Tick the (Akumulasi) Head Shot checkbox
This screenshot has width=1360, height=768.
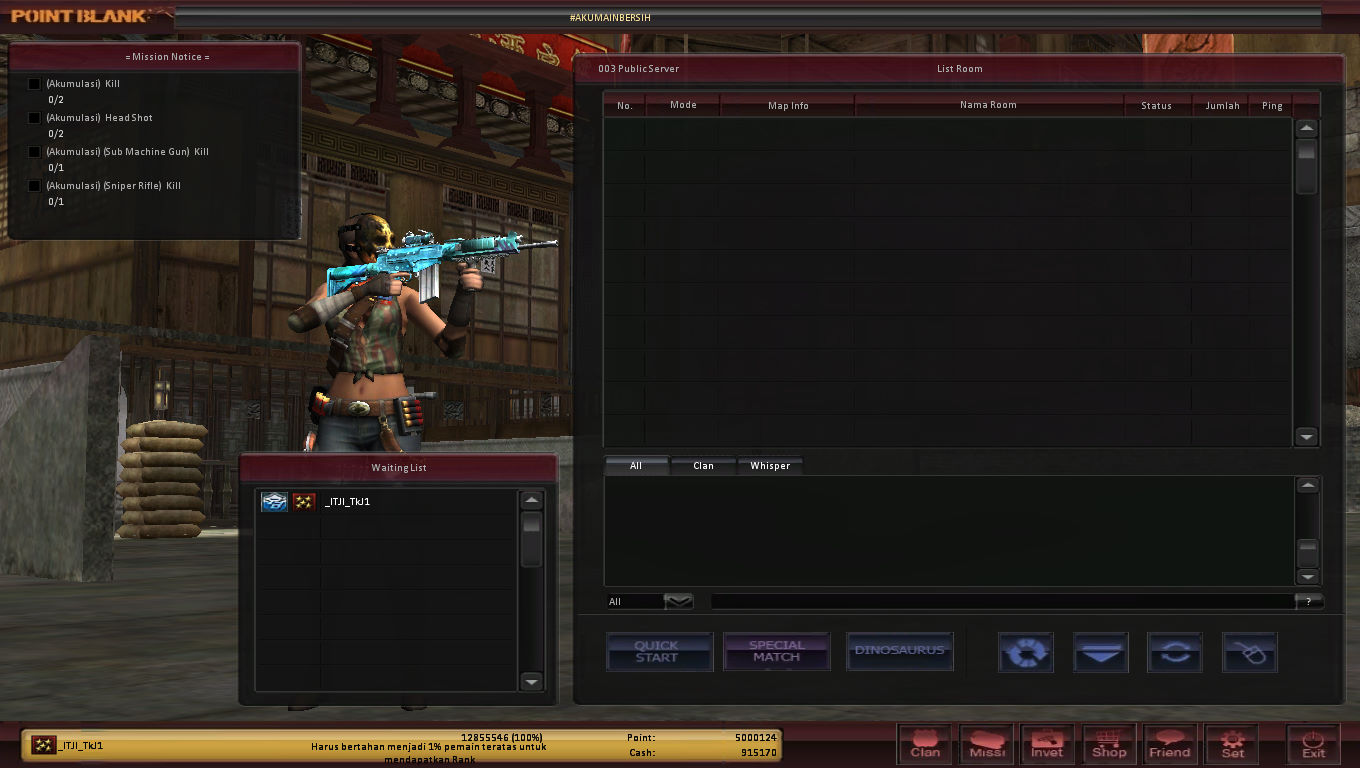pyautogui.click(x=34, y=118)
